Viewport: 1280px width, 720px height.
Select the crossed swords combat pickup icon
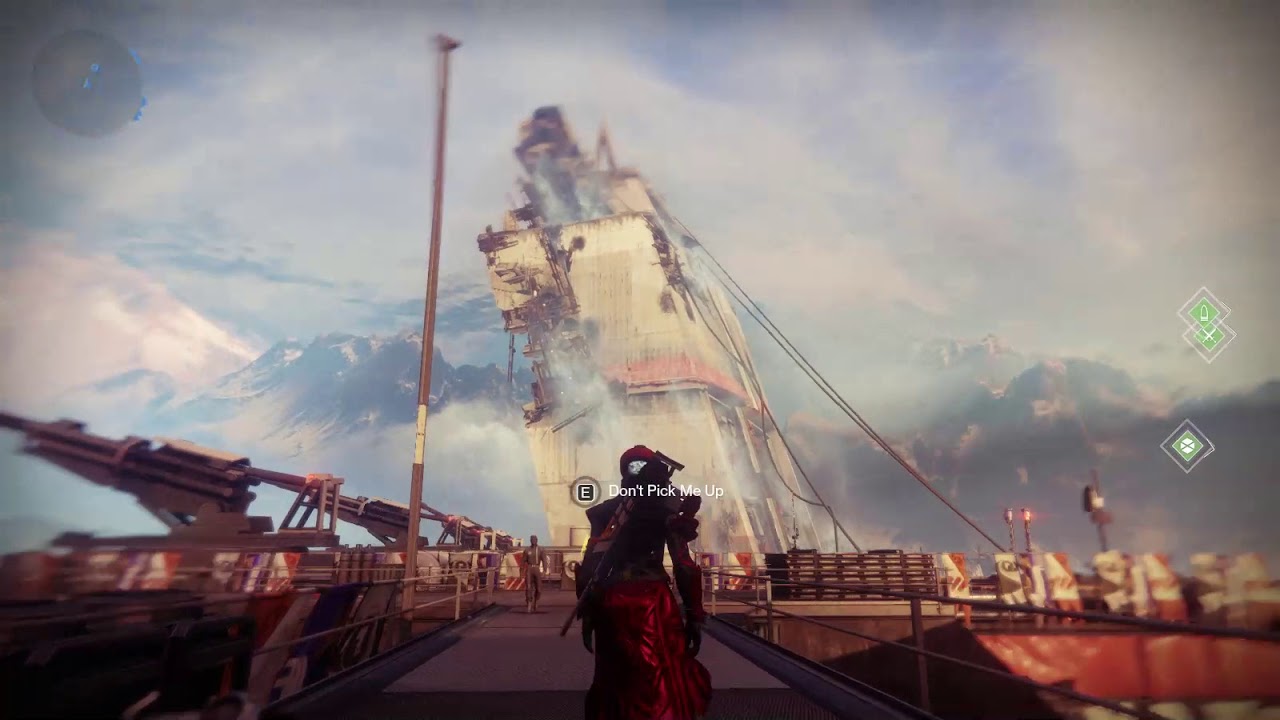[1208, 336]
